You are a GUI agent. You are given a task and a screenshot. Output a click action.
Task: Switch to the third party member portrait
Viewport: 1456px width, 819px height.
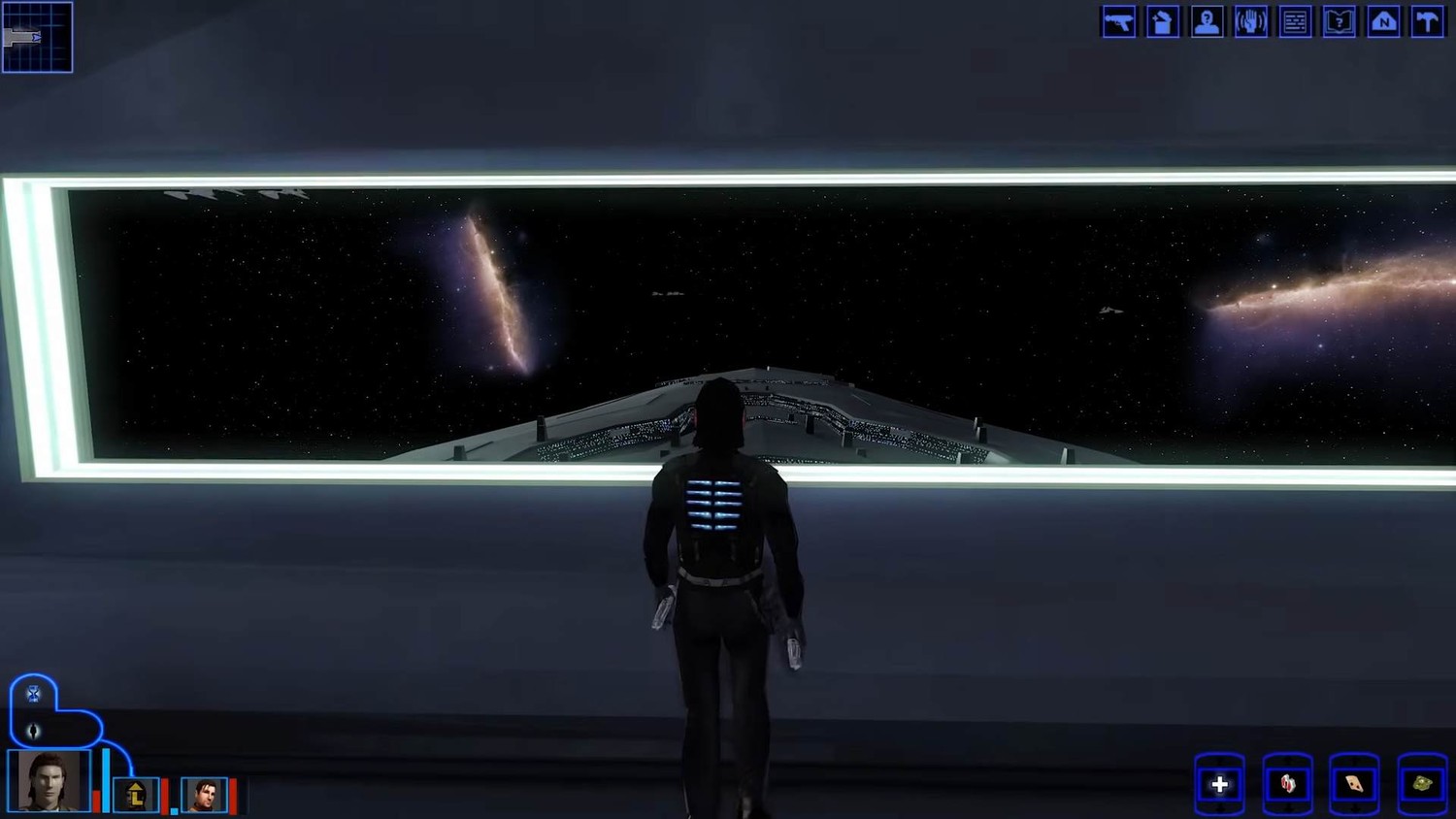(x=204, y=795)
